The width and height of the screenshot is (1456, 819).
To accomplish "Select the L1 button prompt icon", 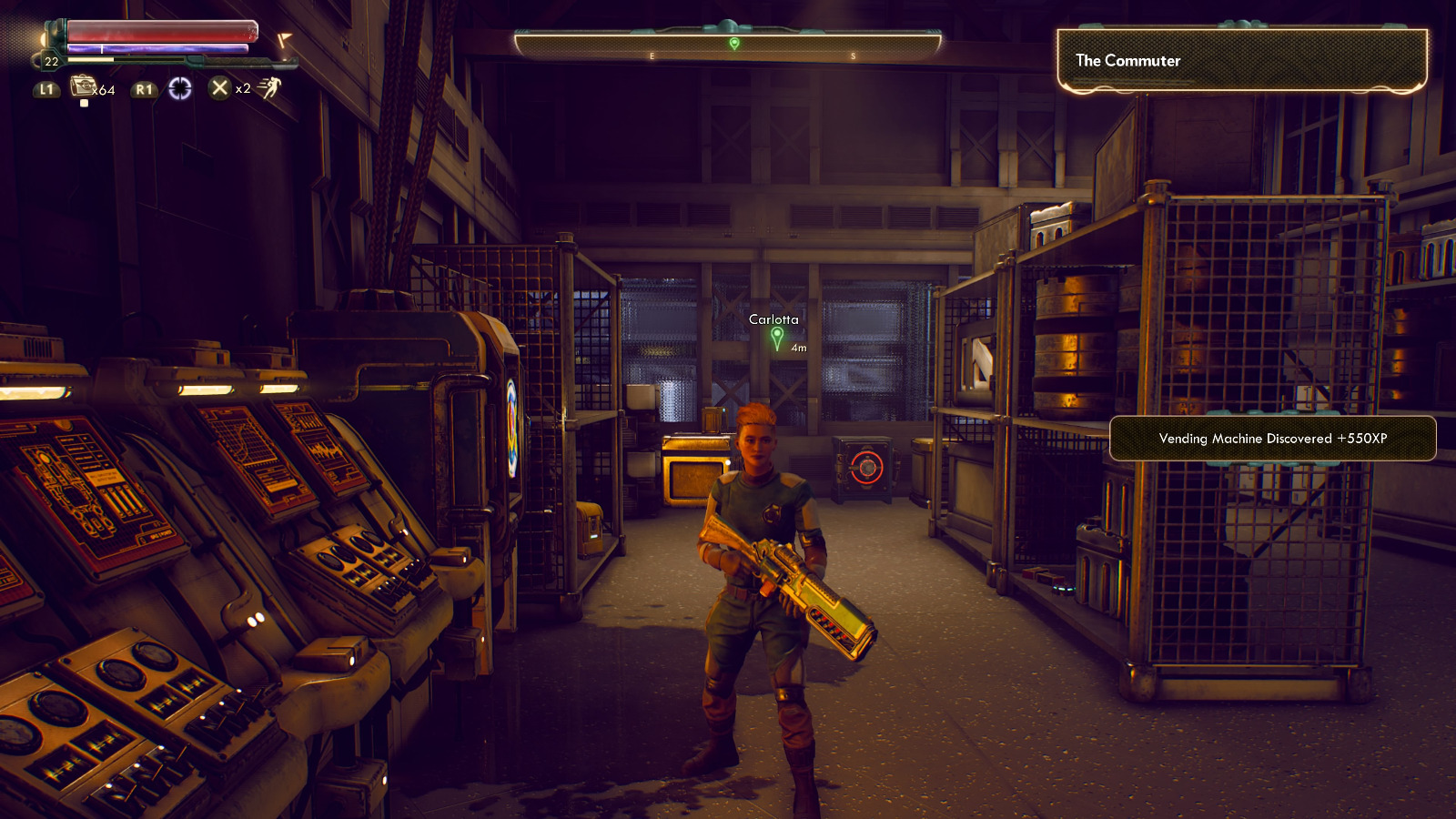I will click(48, 90).
